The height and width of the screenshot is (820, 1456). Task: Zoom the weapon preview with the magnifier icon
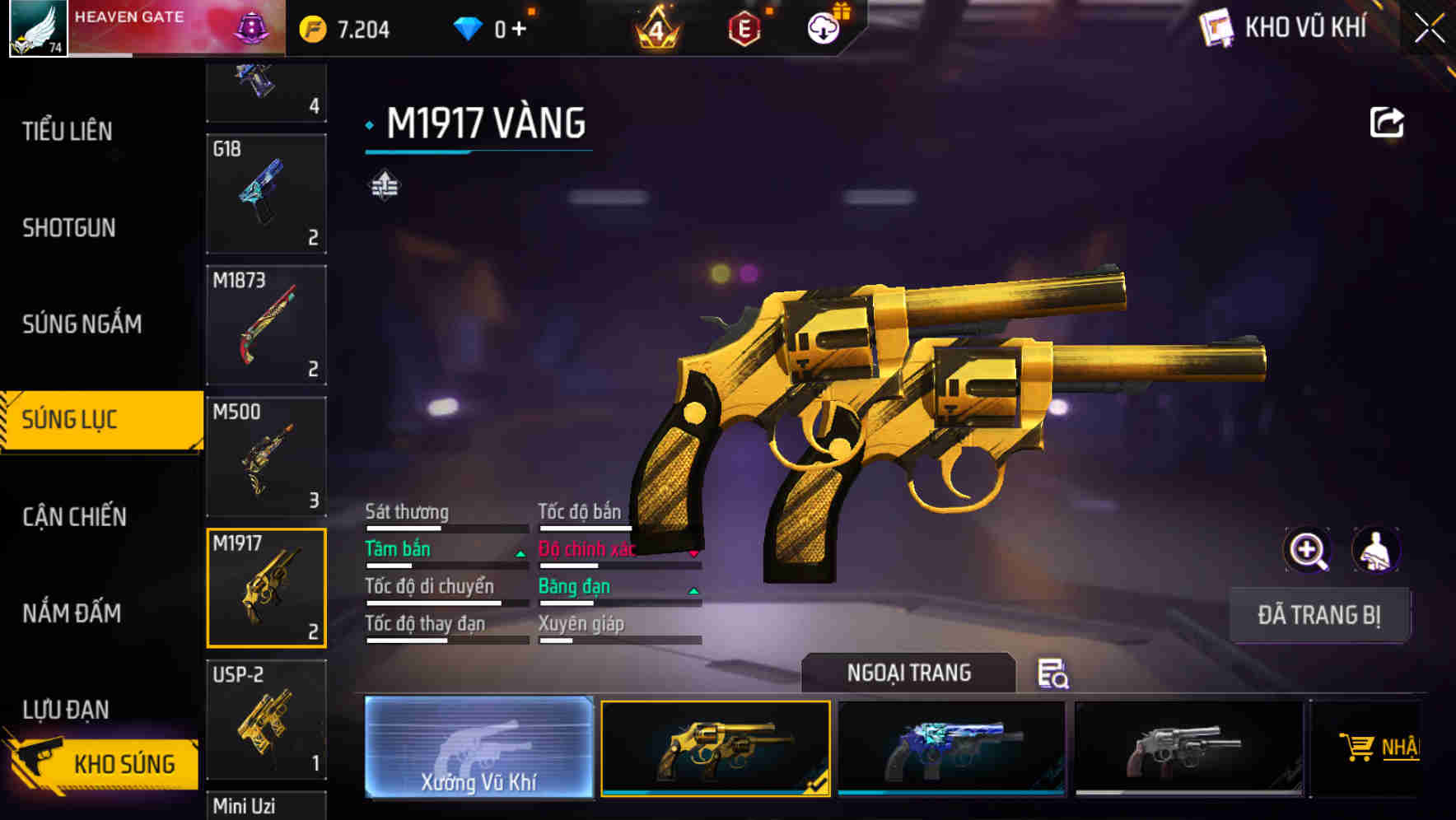(x=1308, y=550)
